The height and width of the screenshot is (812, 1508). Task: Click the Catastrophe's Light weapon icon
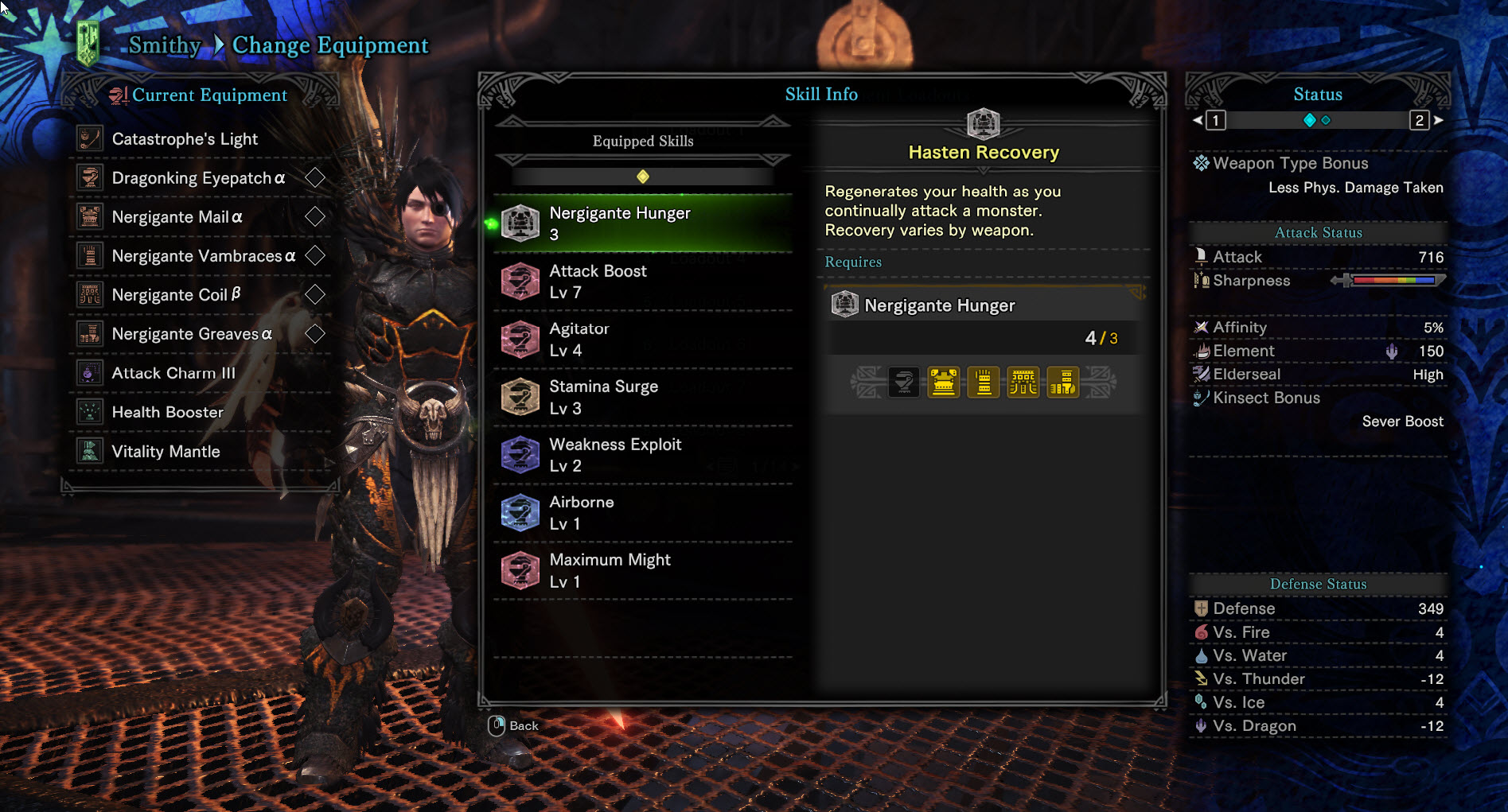(89, 138)
